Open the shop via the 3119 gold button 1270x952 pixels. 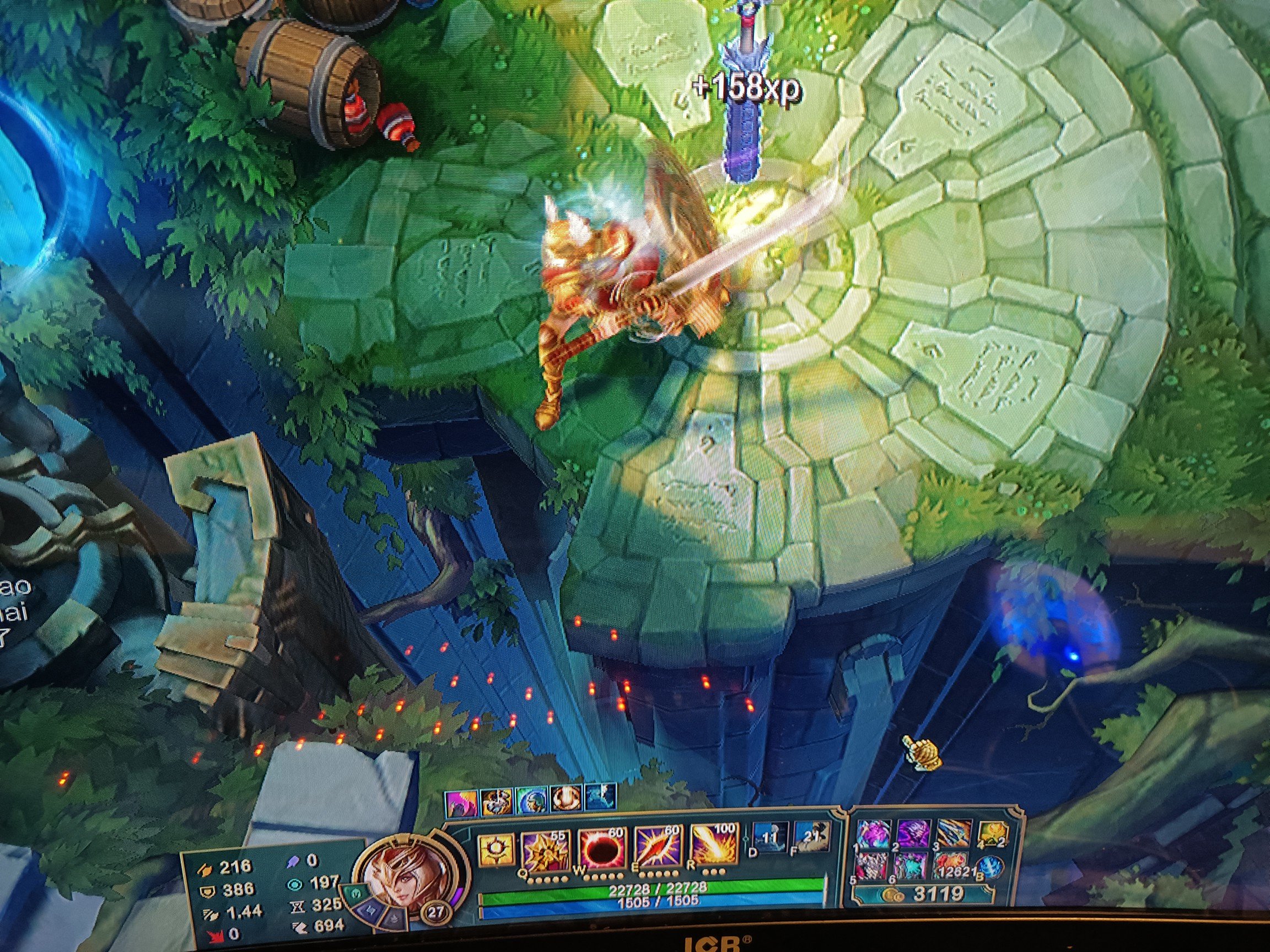coord(925,893)
